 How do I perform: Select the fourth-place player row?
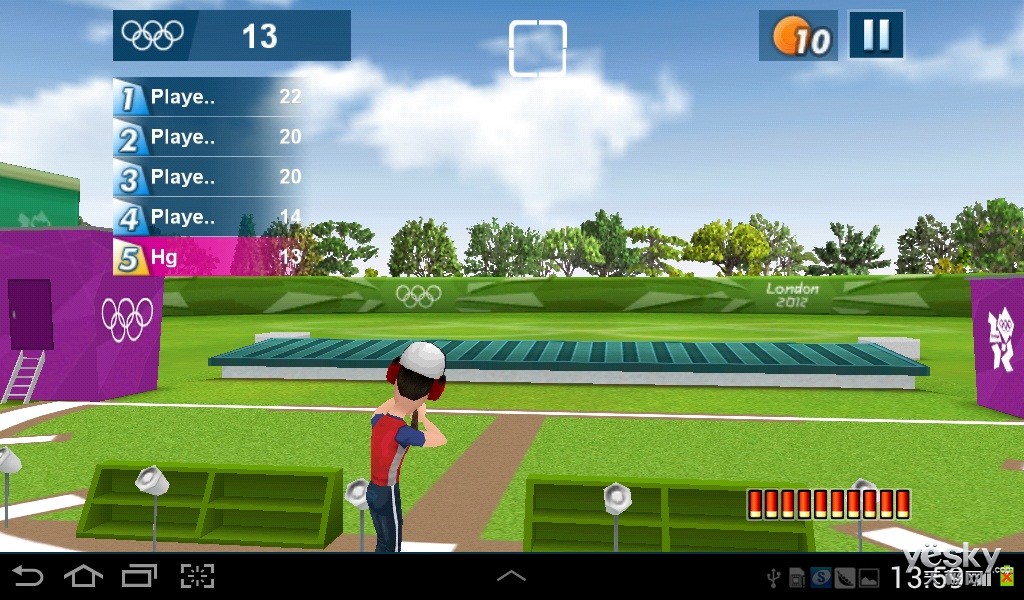pos(208,217)
